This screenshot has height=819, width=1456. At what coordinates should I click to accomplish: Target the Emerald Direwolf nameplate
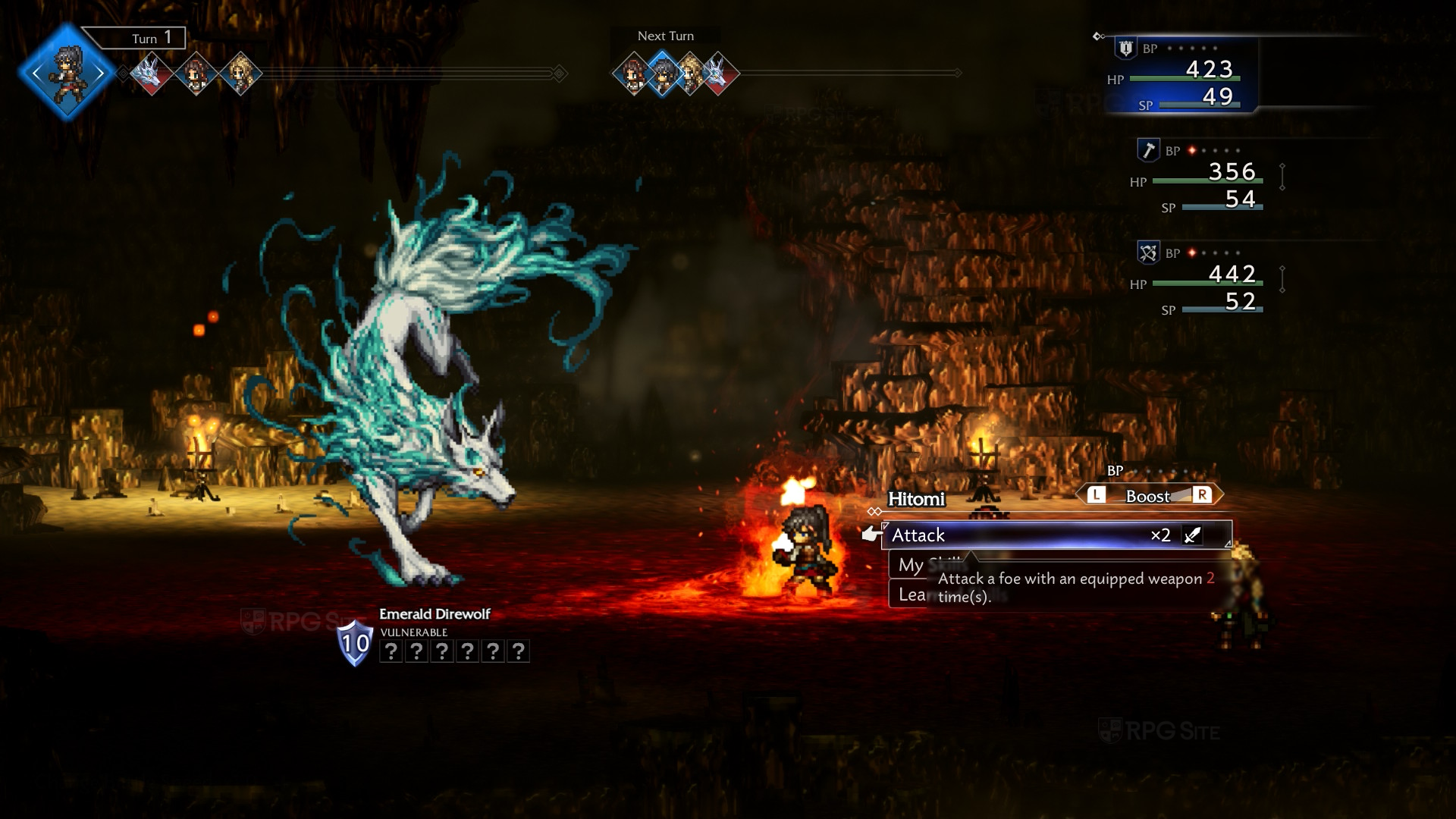[435, 614]
